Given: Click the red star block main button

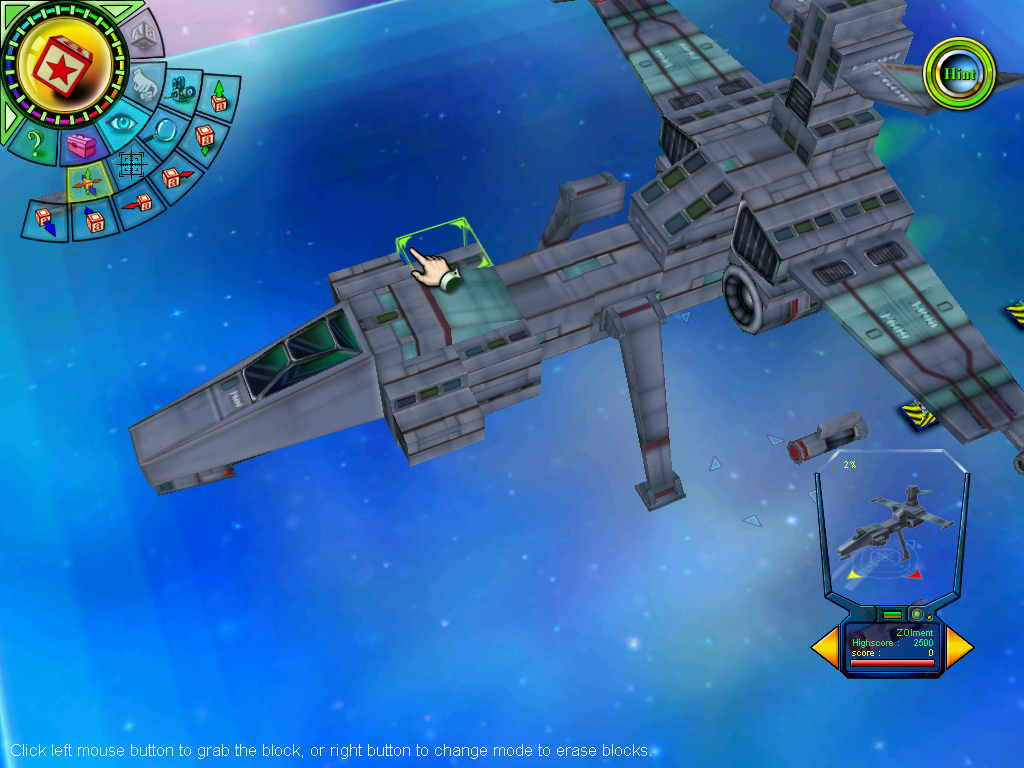Looking at the screenshot, I should click(63, 67).
